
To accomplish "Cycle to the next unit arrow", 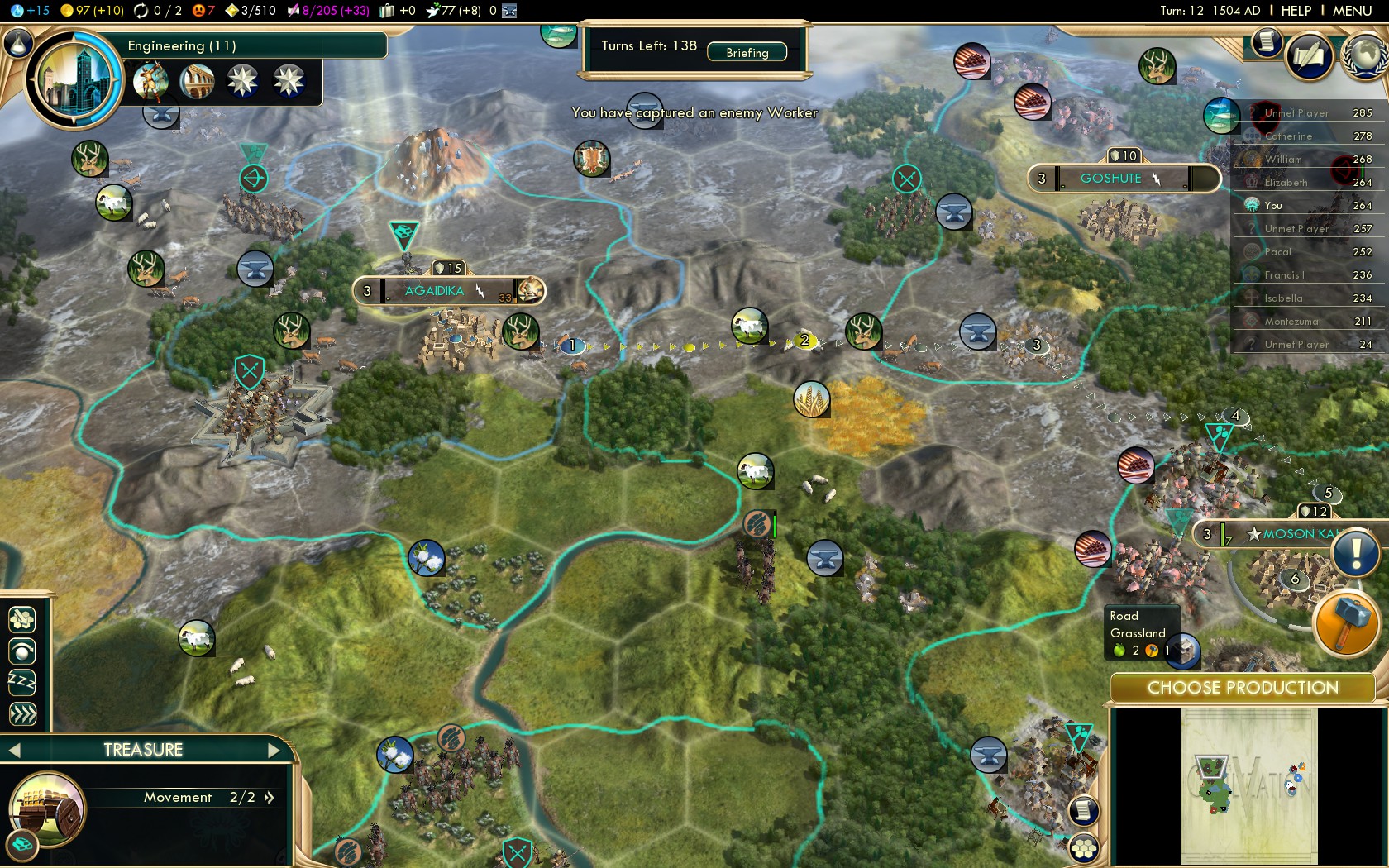I will [x=274, y=750].
